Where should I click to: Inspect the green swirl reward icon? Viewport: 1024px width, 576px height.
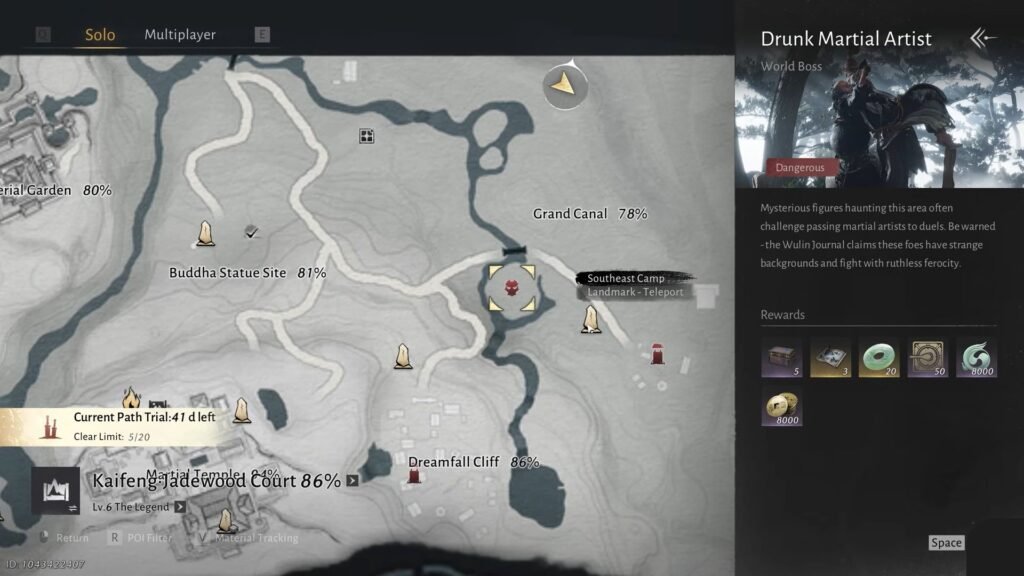[x=977, y=357]
